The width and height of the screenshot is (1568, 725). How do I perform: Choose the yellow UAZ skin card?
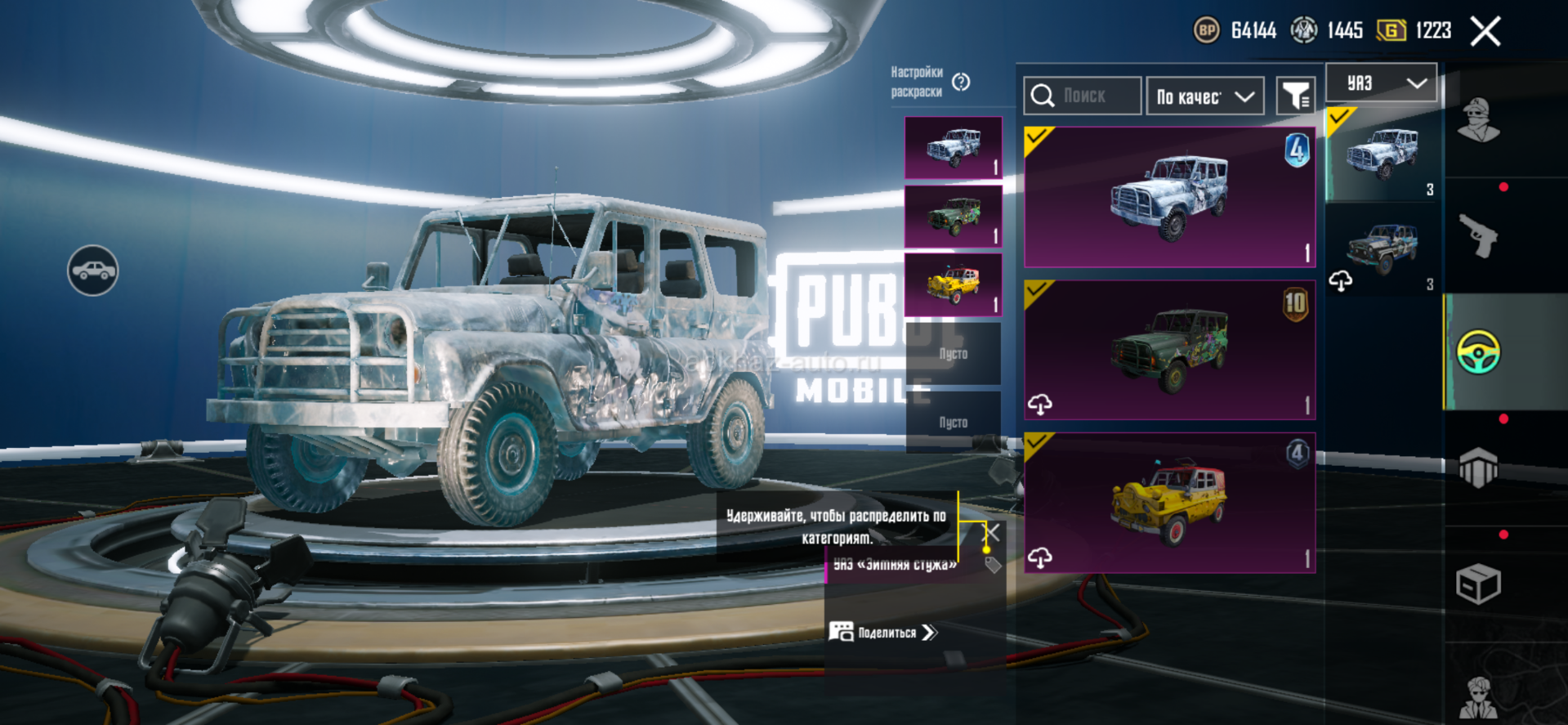pyautogui.click(x=1169, y=503)
